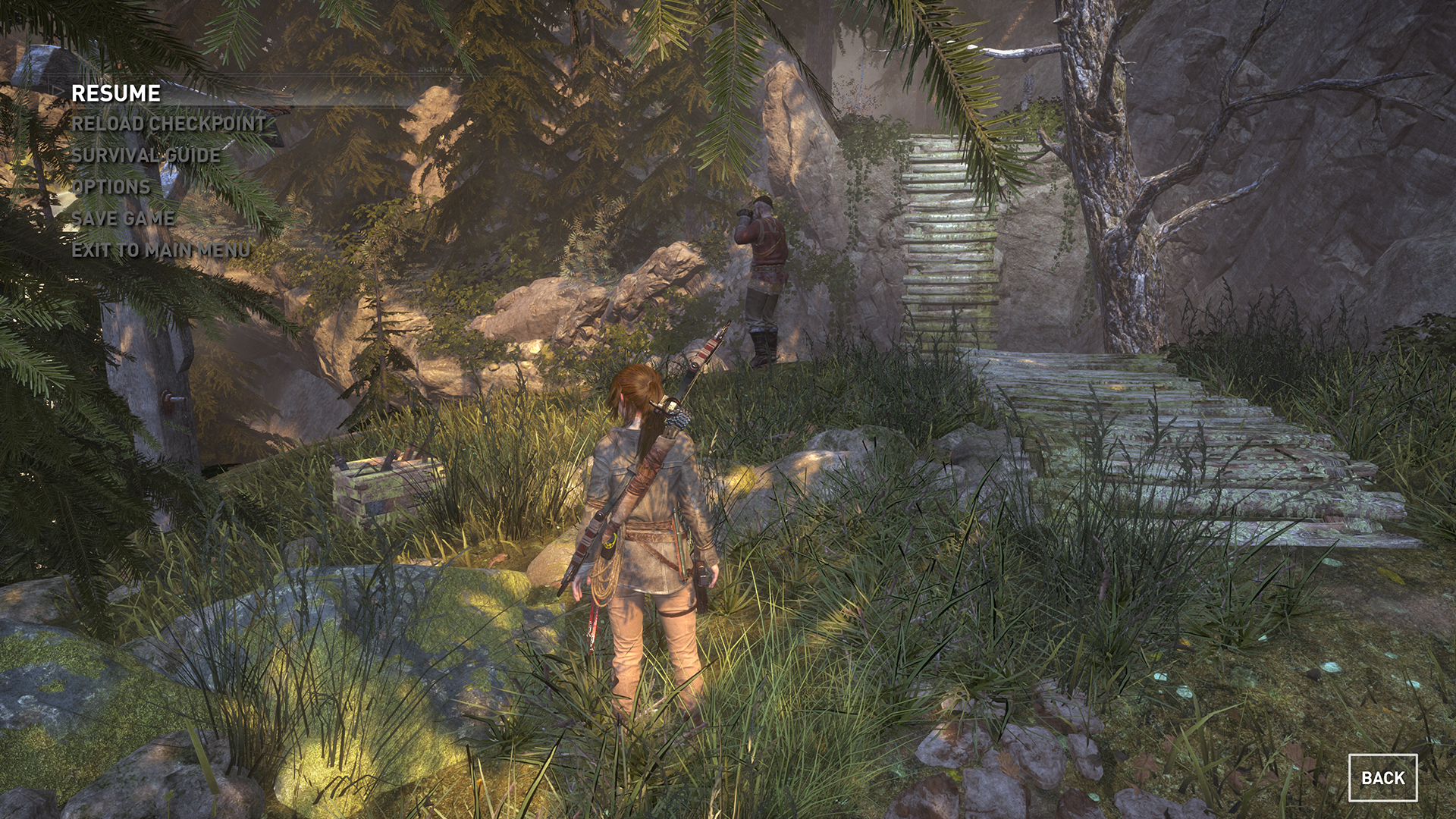Open the Options menu
Viewport: 1456px width, 819px height.
coord(111,187)
